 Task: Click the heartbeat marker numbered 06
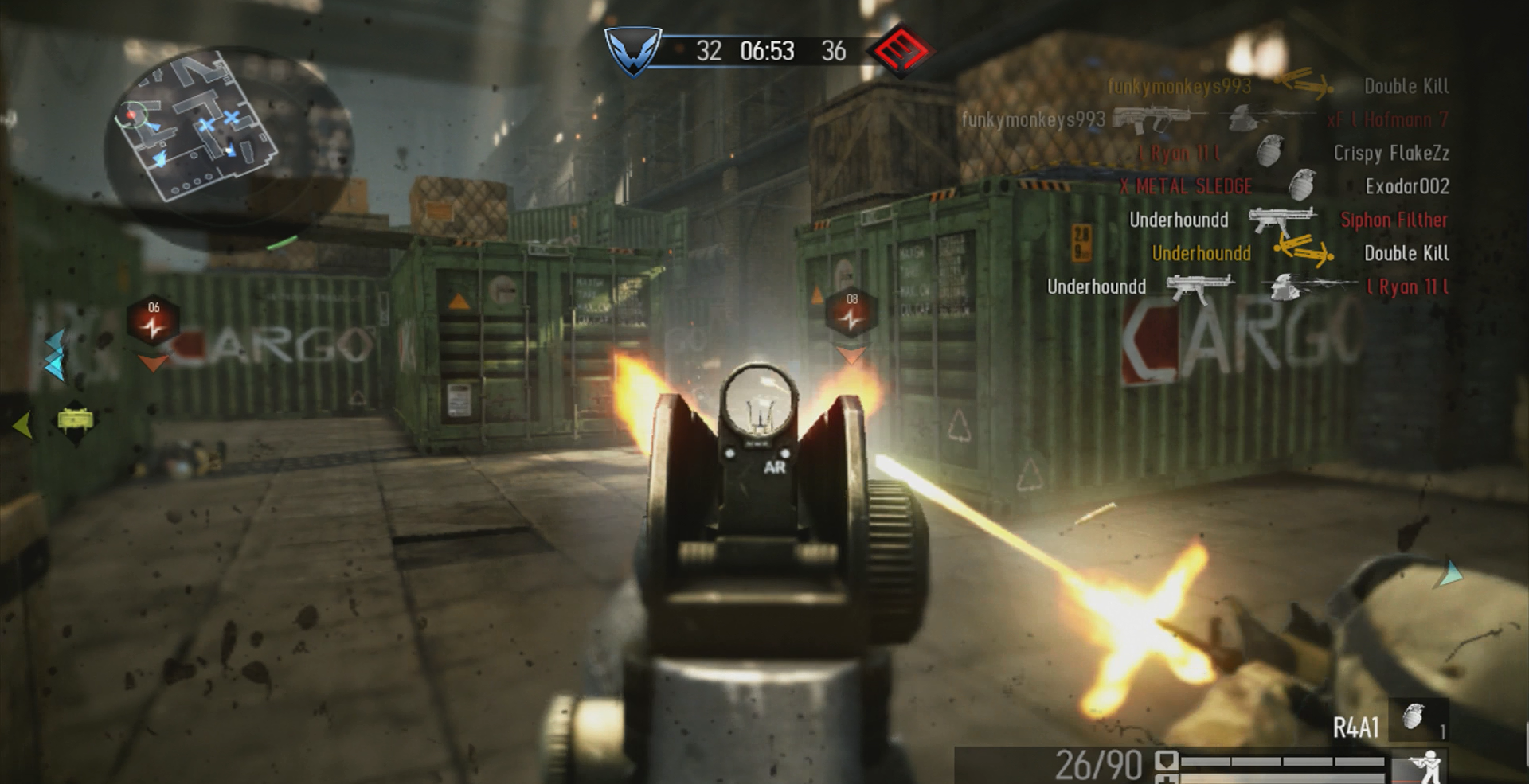pyautogui.click(x=153, y=320)
